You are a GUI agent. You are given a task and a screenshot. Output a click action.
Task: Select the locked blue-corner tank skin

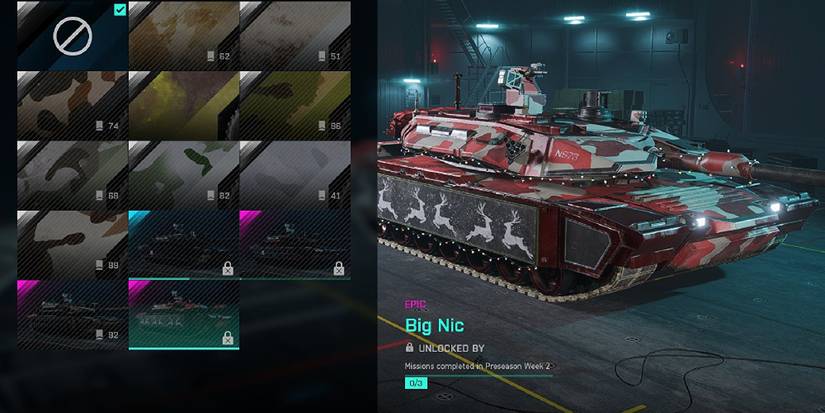[184, 243]
